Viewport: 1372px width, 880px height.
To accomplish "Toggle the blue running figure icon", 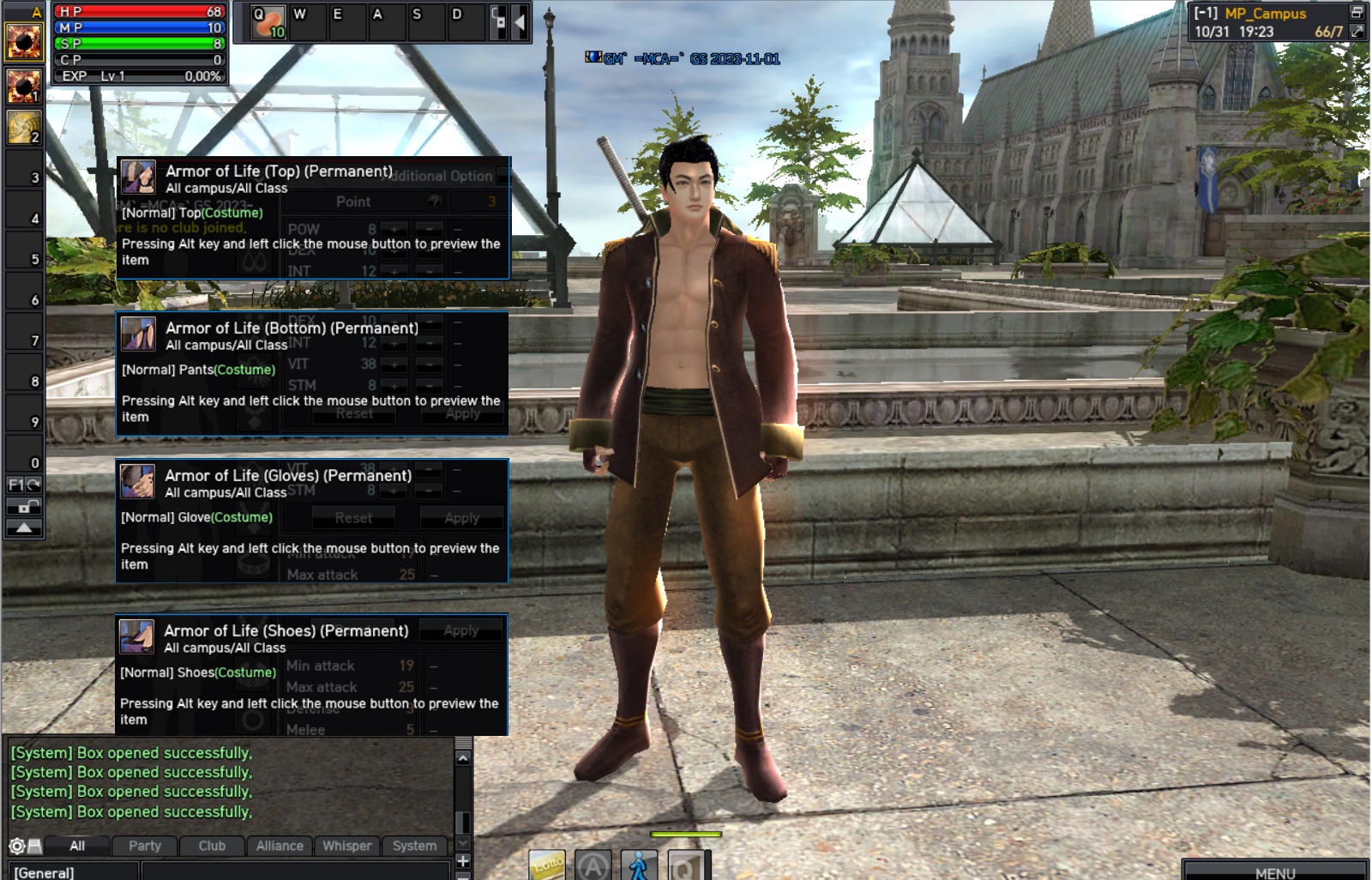I will coord(638,865).
